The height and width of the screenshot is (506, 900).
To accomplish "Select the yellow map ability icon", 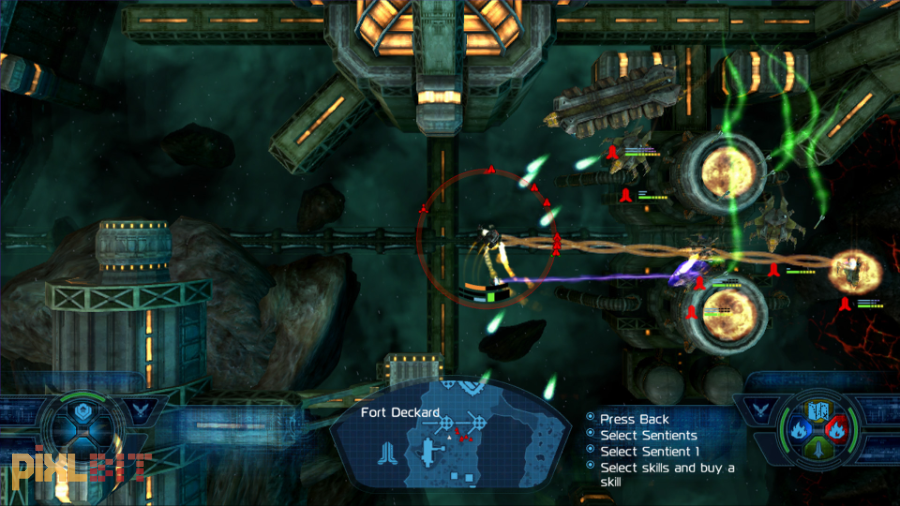I will (x=821, y=411).
